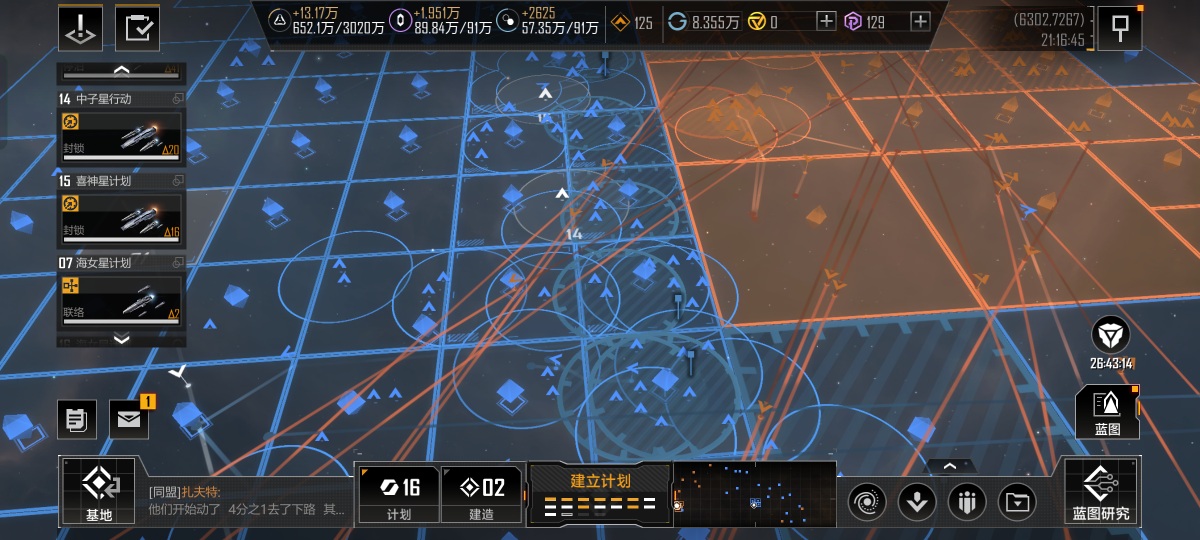This screenshot has width=1200, height=540.
Task: Open the folder icon in bottom bar
Action: (1017, 501)
